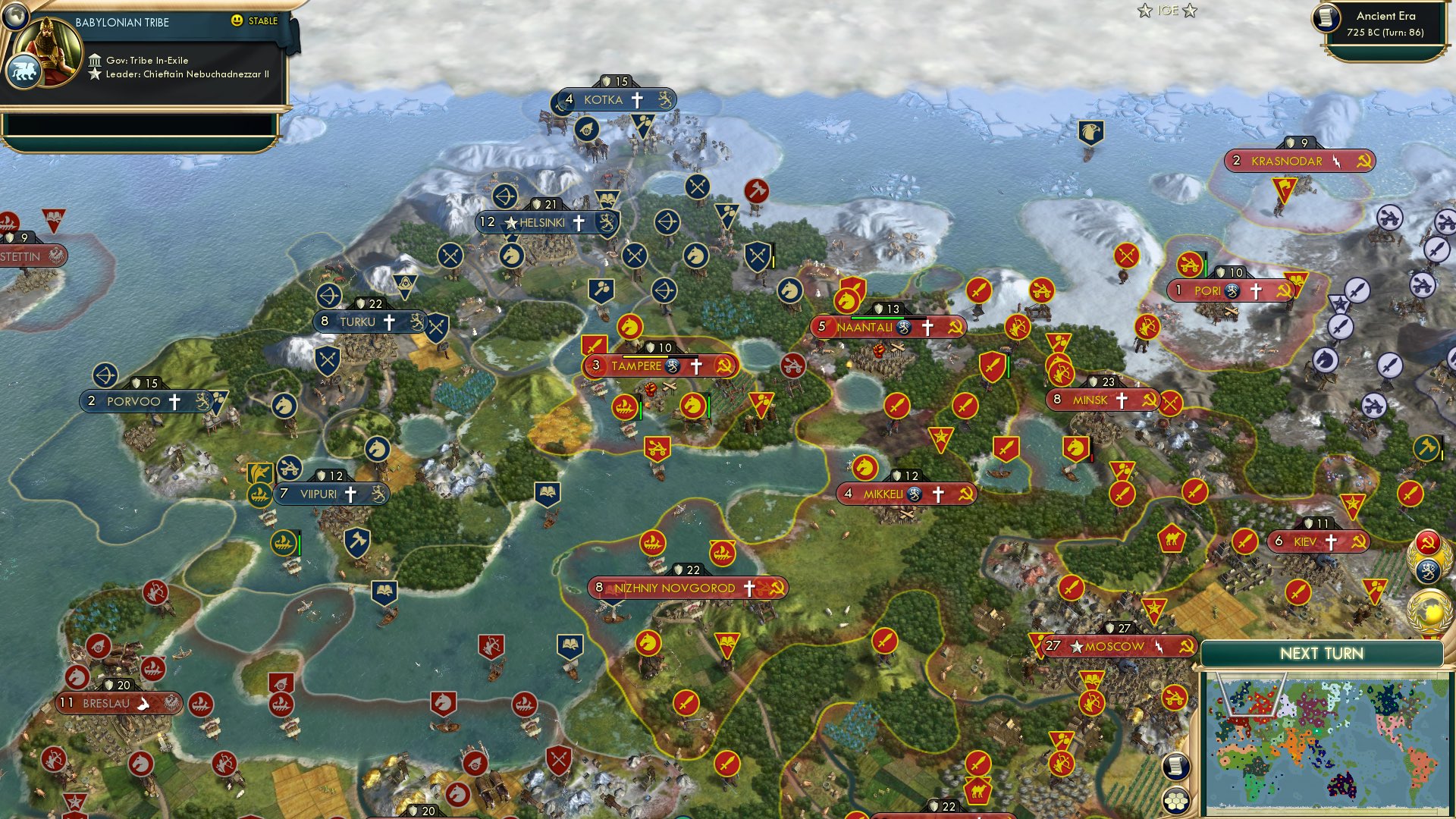Click the crossed-hammers shield icon near Viipuri
This screenshot has width=1456, height=819.
pyautogui.click(x=356, y=543)
